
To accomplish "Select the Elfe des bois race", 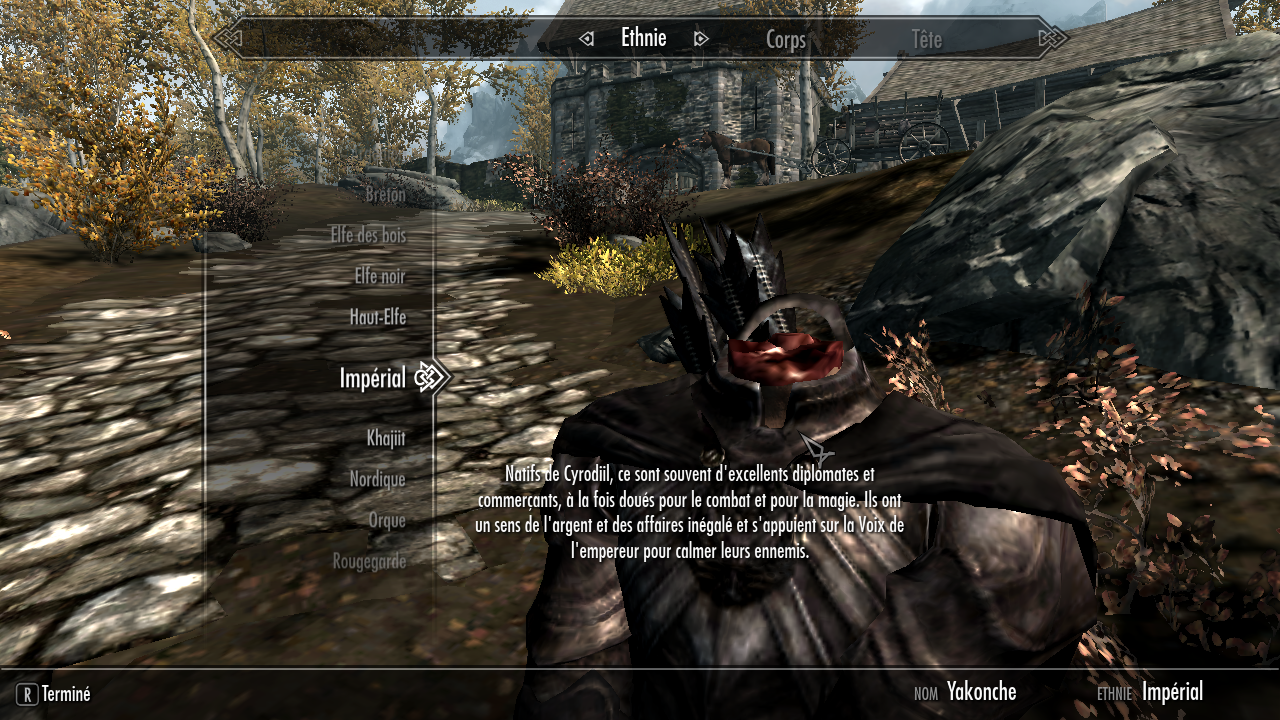I will 370,236.
